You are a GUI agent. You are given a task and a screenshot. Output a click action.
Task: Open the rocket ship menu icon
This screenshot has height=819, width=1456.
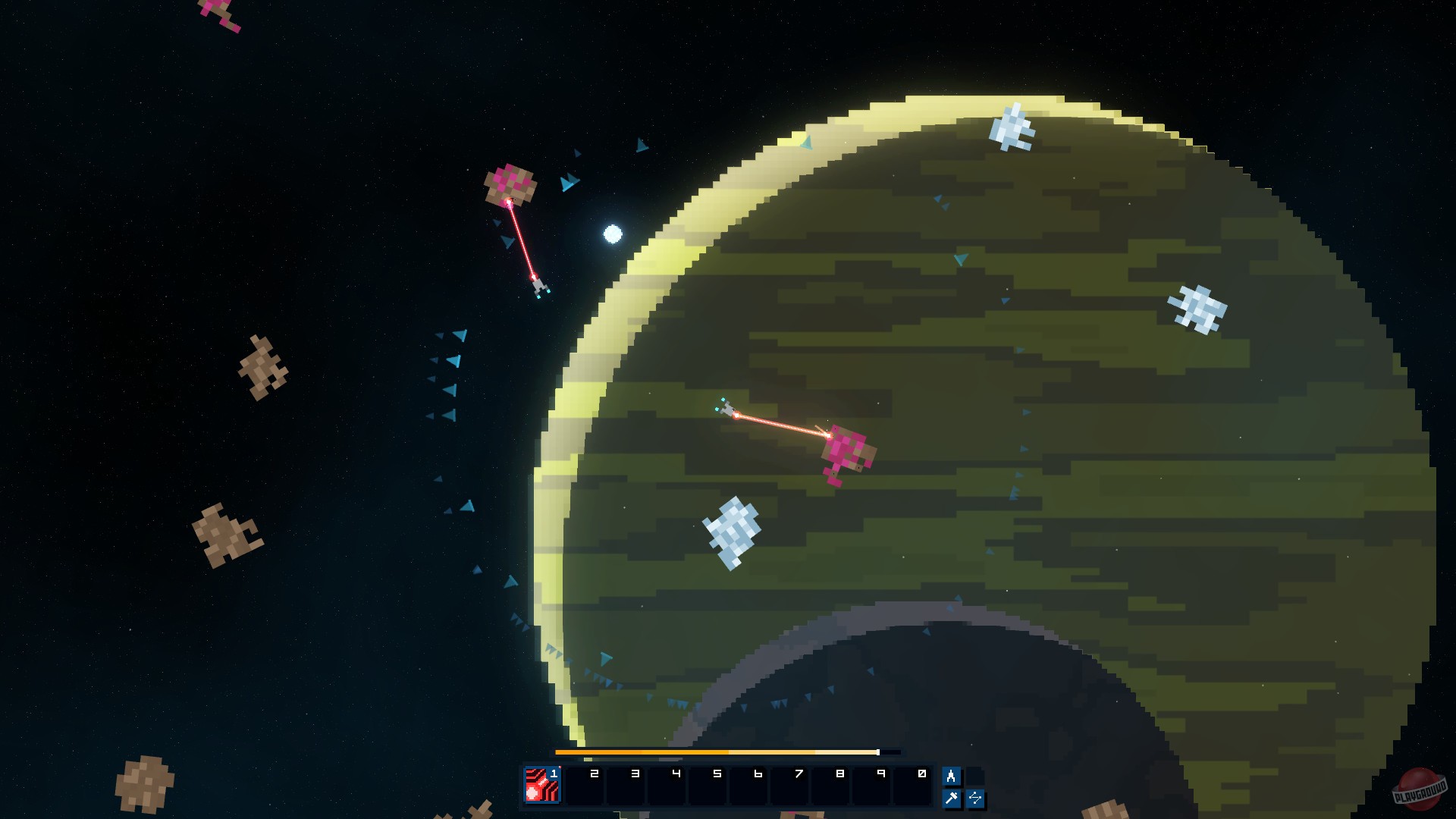[x=952, y=777]
